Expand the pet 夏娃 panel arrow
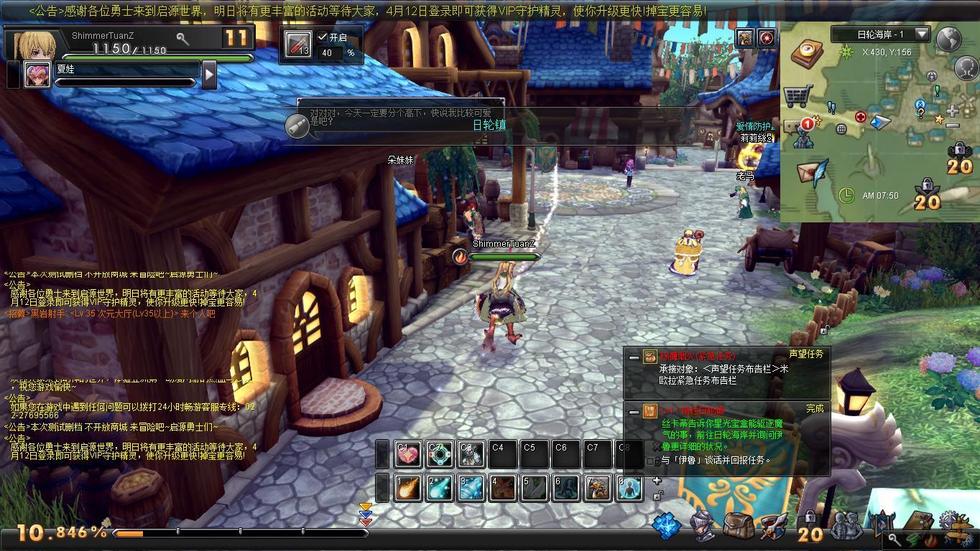This screenshot has height=551, width=980. pos(209,74)
